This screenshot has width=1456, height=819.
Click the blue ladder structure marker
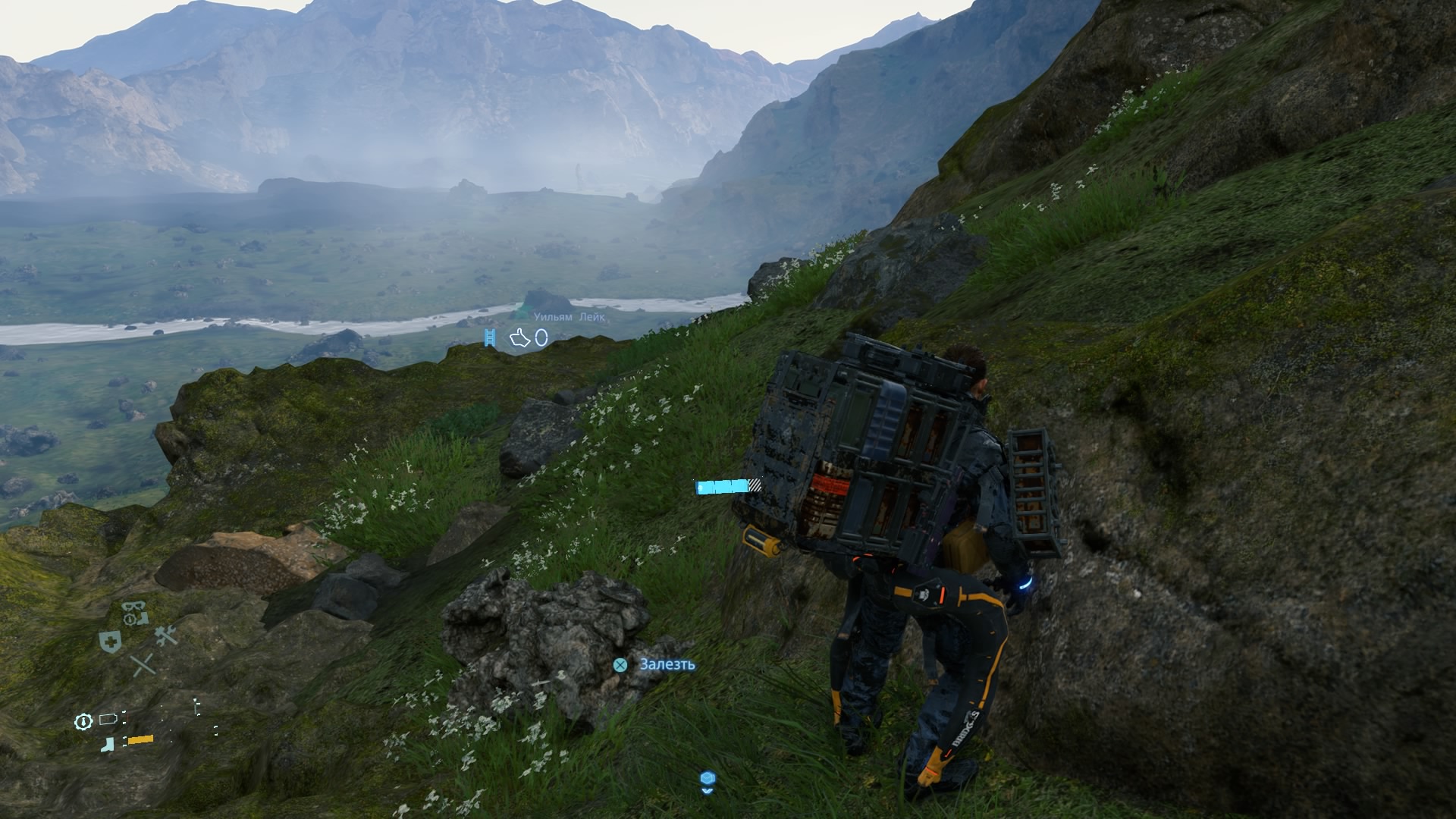coord(490,338)
